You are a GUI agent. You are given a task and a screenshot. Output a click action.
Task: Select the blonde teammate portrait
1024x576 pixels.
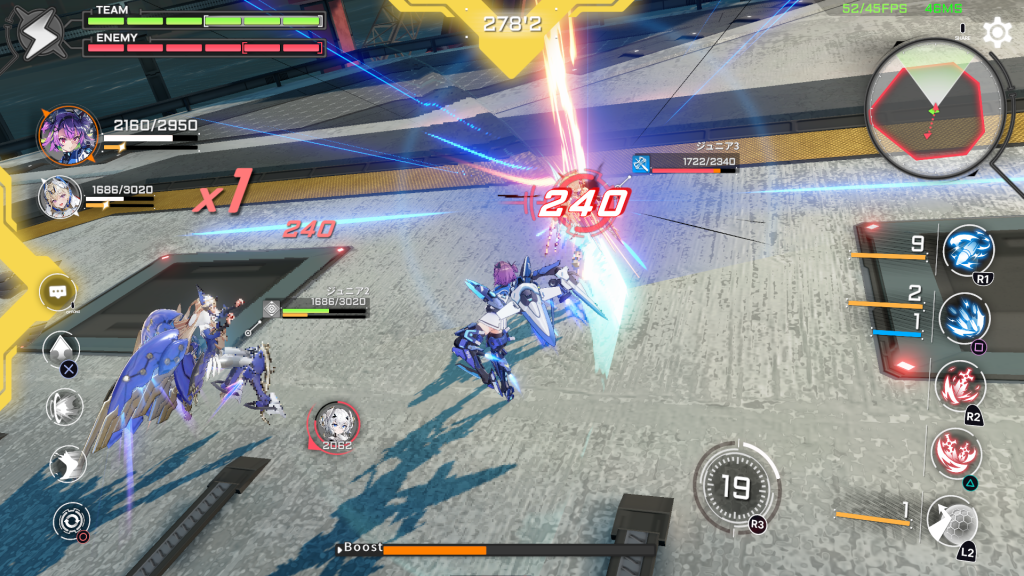pos(60,196)
